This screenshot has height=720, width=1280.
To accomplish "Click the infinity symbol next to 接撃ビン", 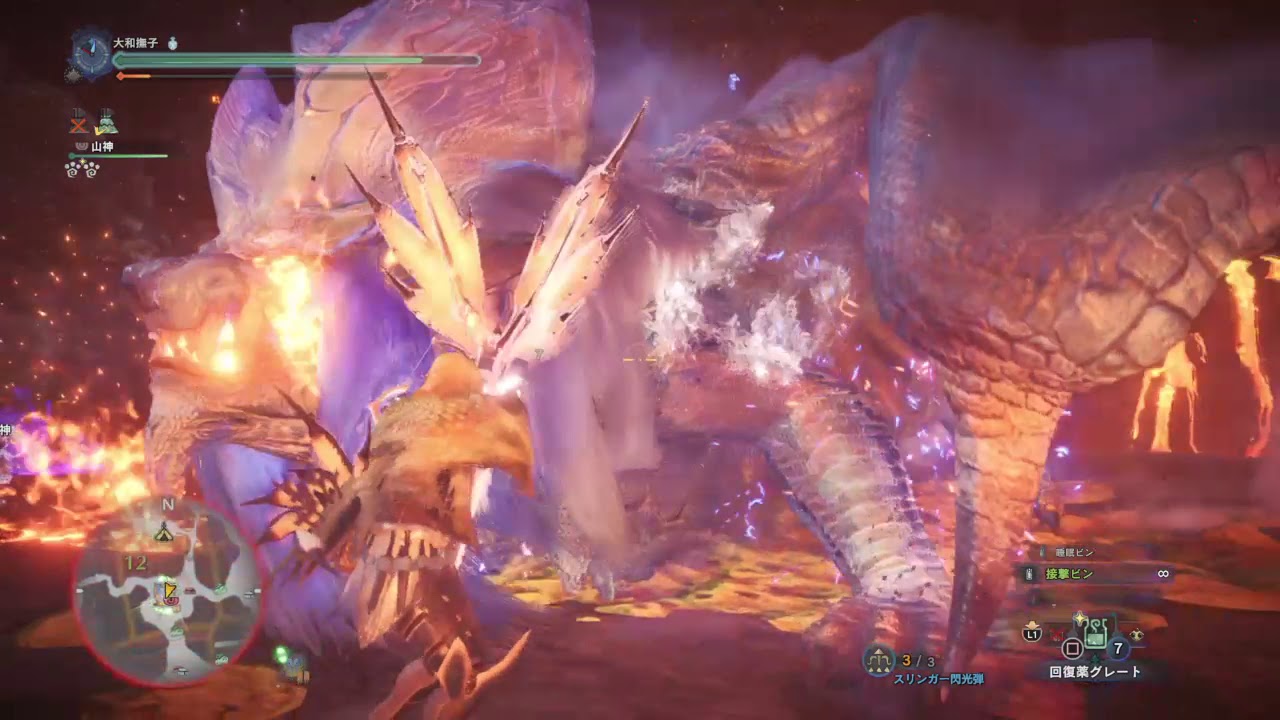I will click(x=1162, y=574).
